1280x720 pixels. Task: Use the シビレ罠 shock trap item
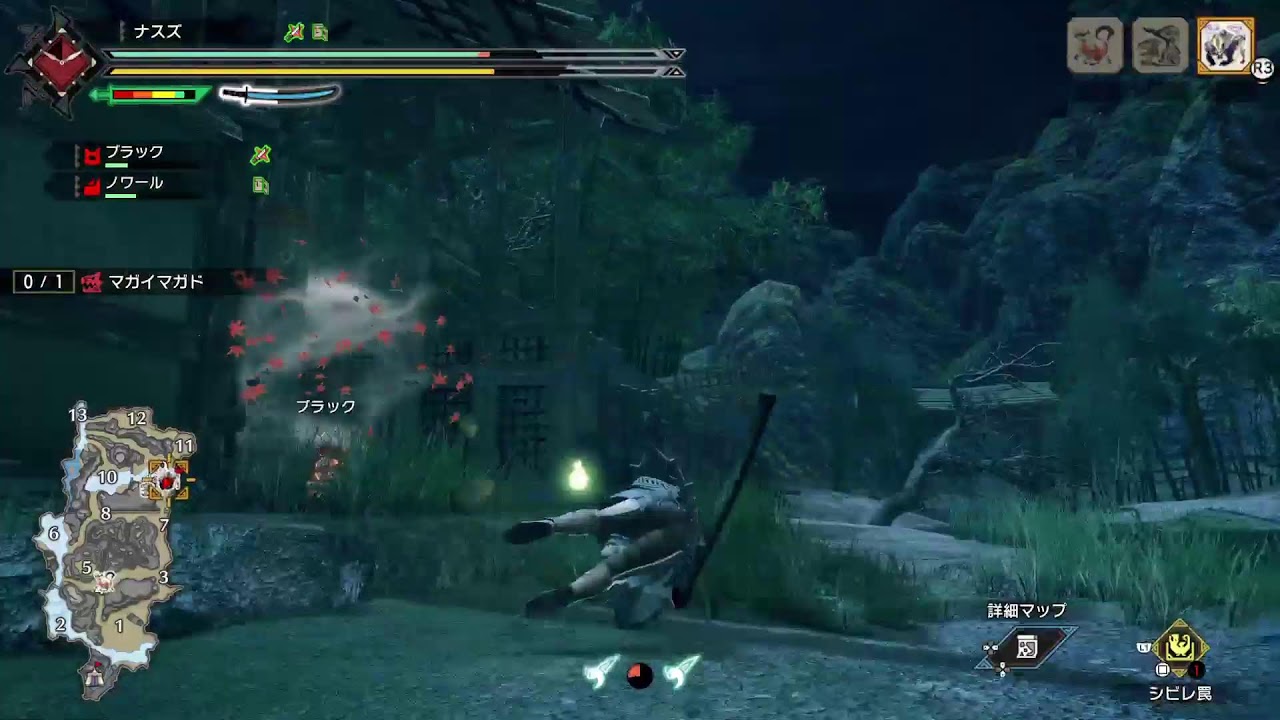(x=1180, y=650)
